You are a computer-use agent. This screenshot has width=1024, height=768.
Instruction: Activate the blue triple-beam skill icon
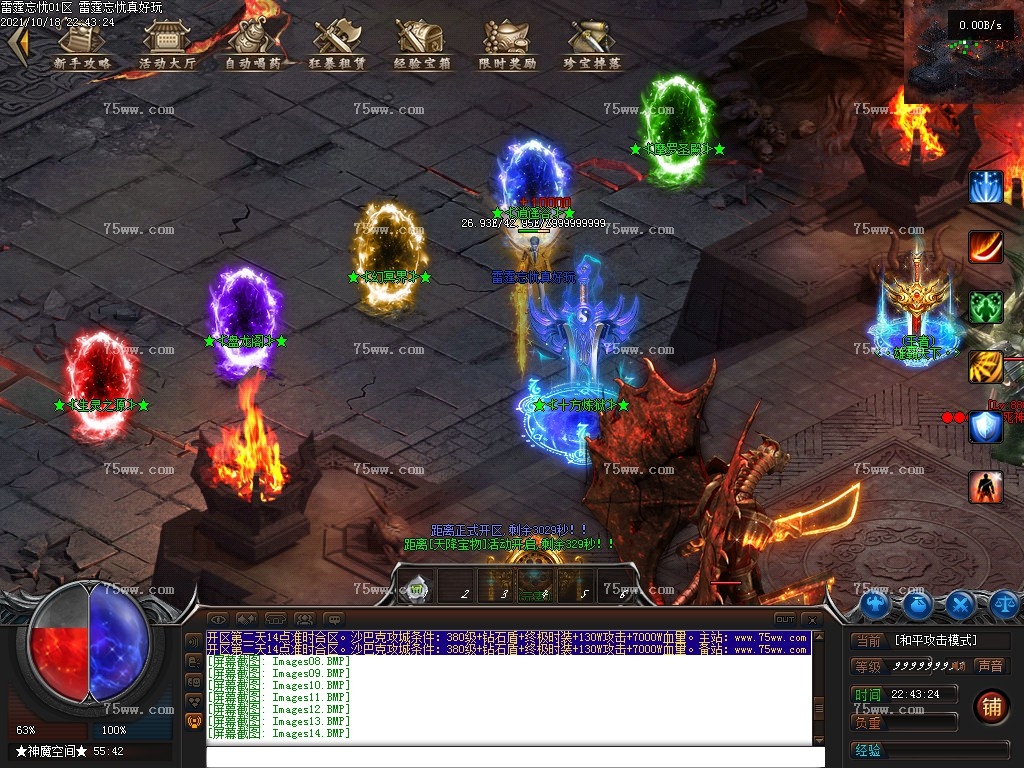tap(985, 188)
